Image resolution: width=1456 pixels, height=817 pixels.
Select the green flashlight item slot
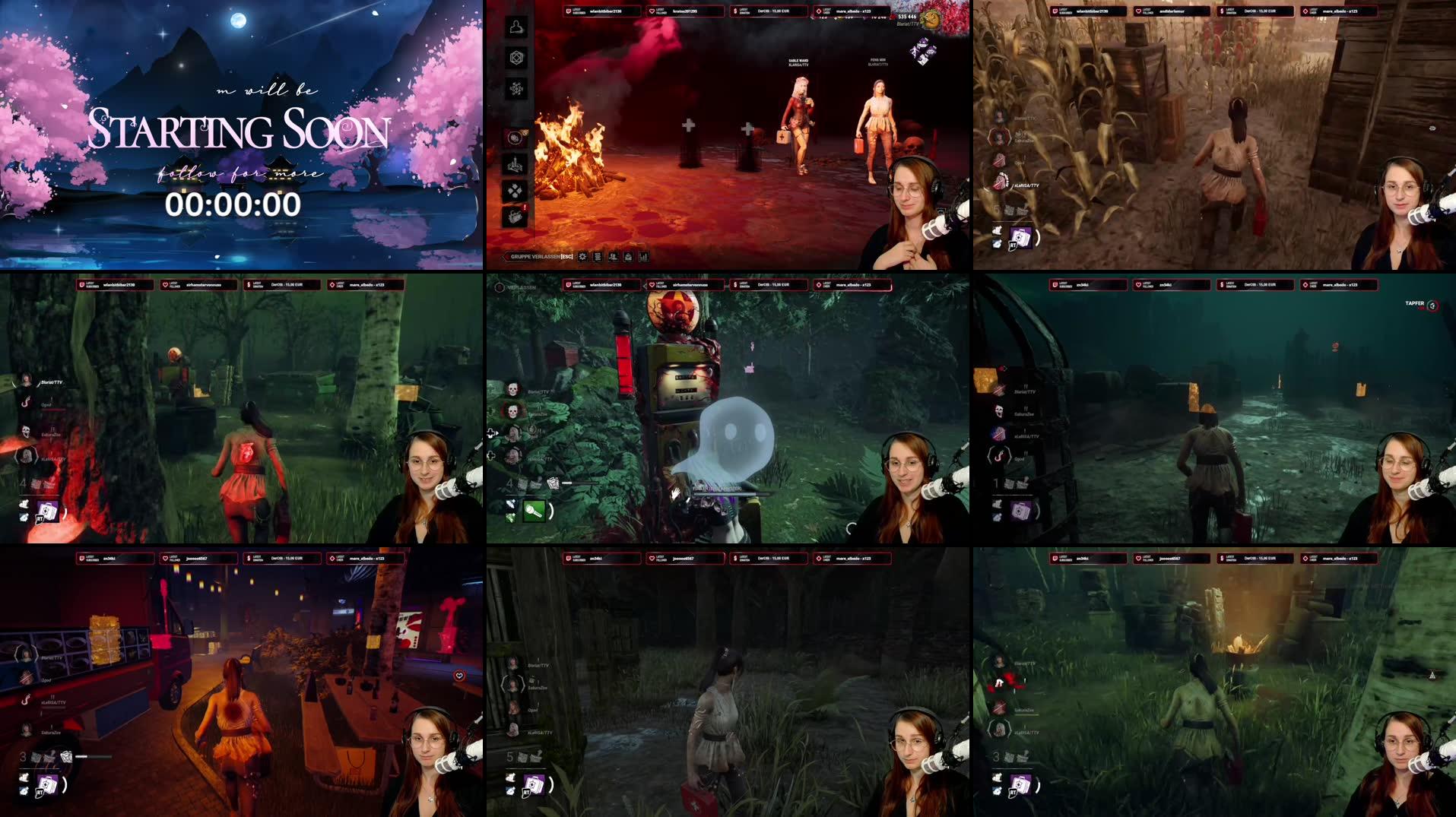point(534,511)
